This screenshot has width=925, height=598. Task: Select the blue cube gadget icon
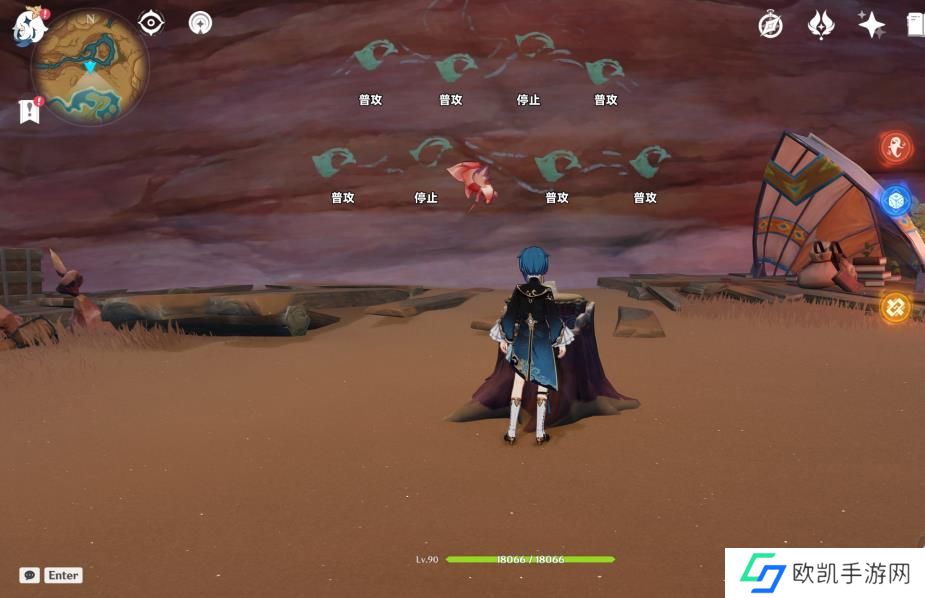tap(895, 200)
